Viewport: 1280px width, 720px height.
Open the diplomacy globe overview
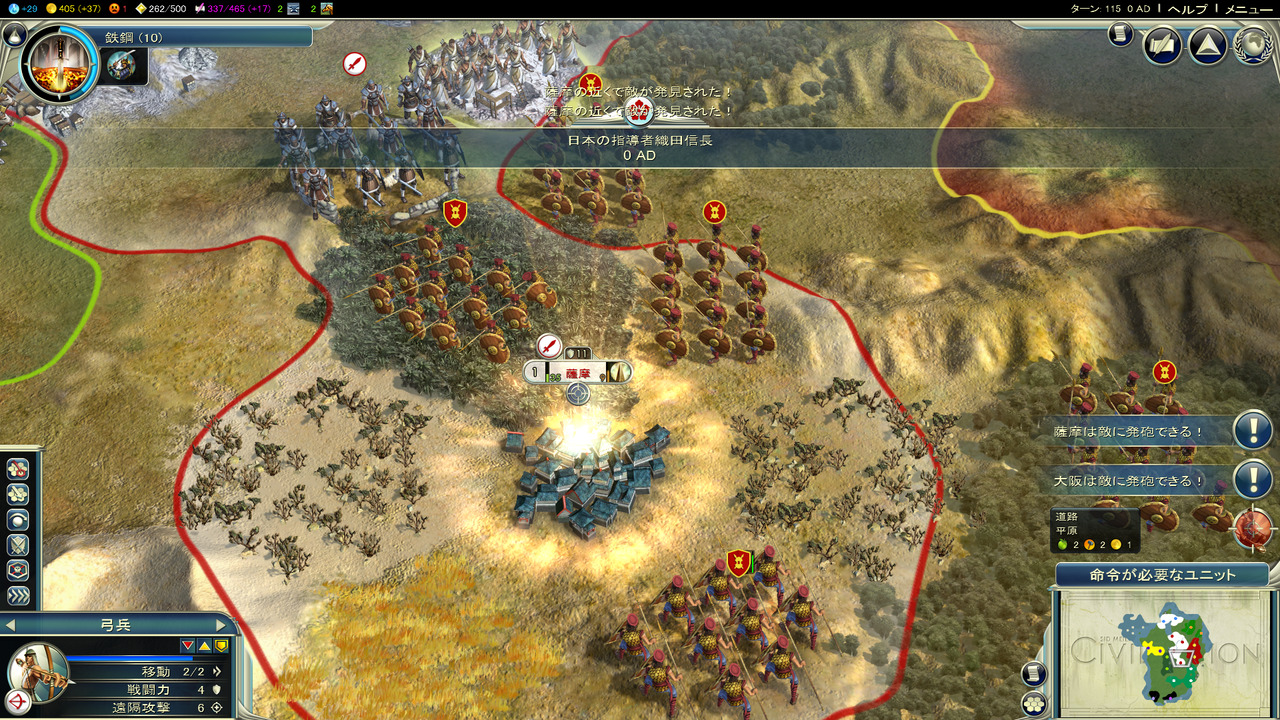1253,45
